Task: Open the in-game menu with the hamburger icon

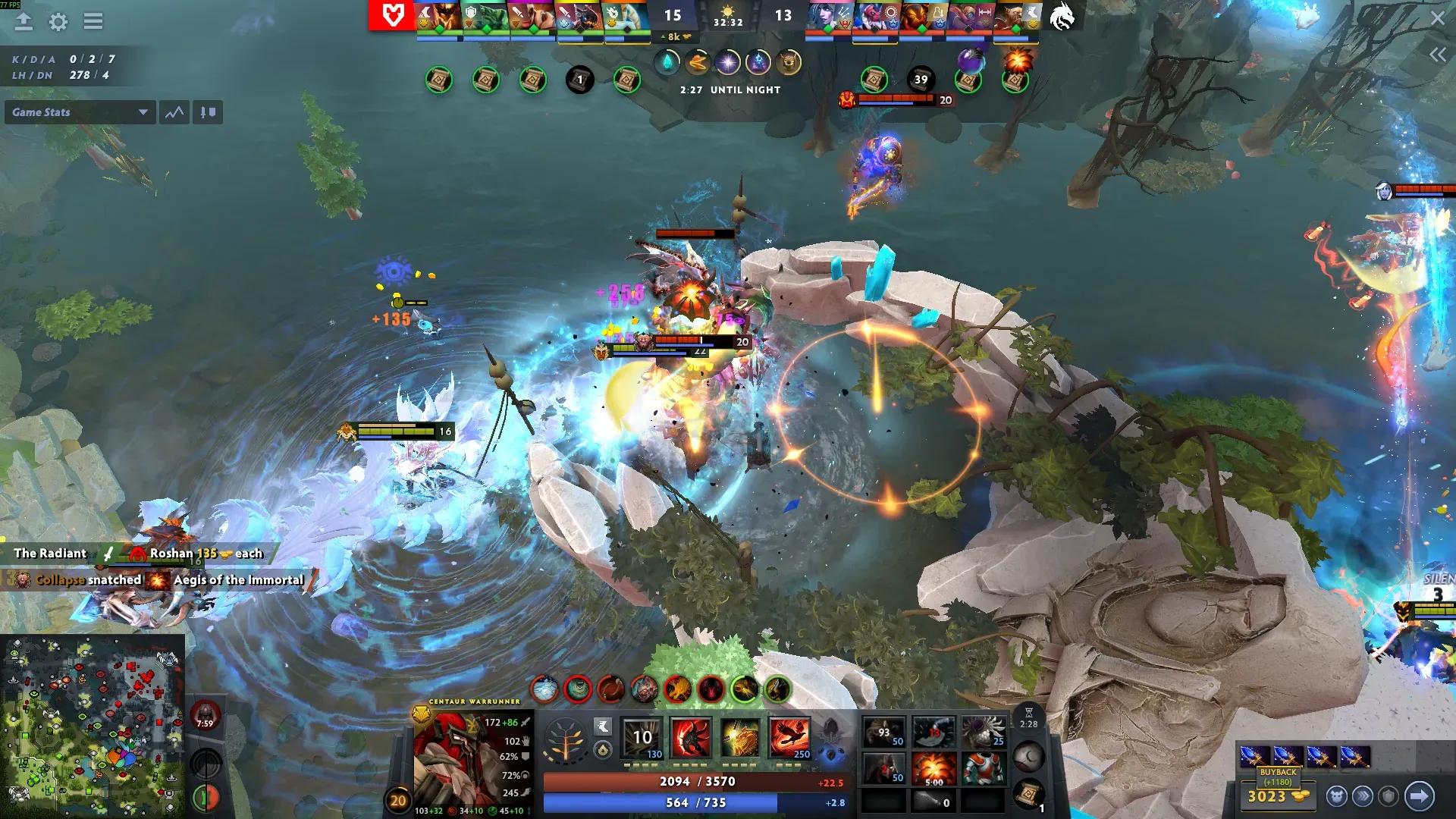Action: [93, 22]
